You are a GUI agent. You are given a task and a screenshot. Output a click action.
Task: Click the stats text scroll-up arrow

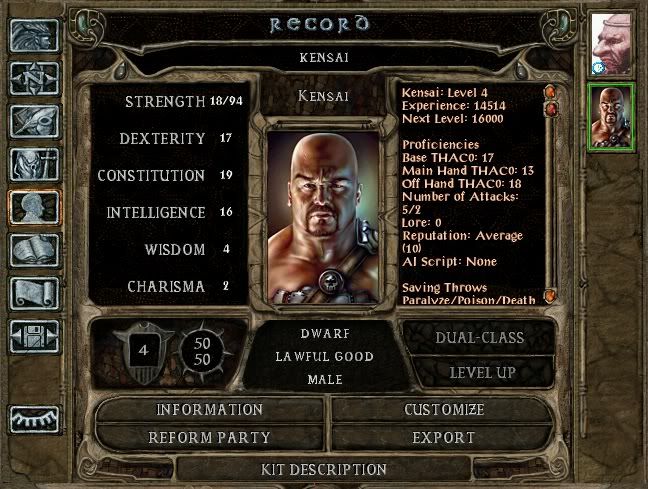click(x=549, y=92)
